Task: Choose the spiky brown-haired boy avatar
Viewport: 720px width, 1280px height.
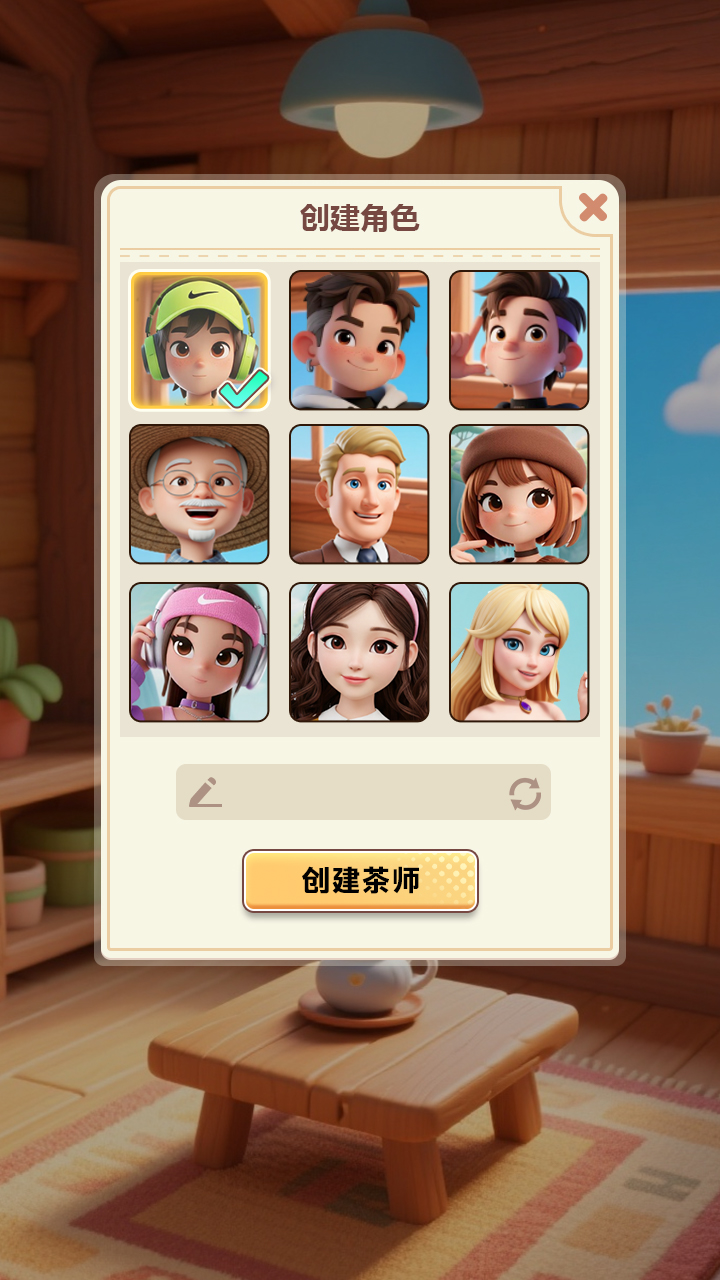Action: 359,340
